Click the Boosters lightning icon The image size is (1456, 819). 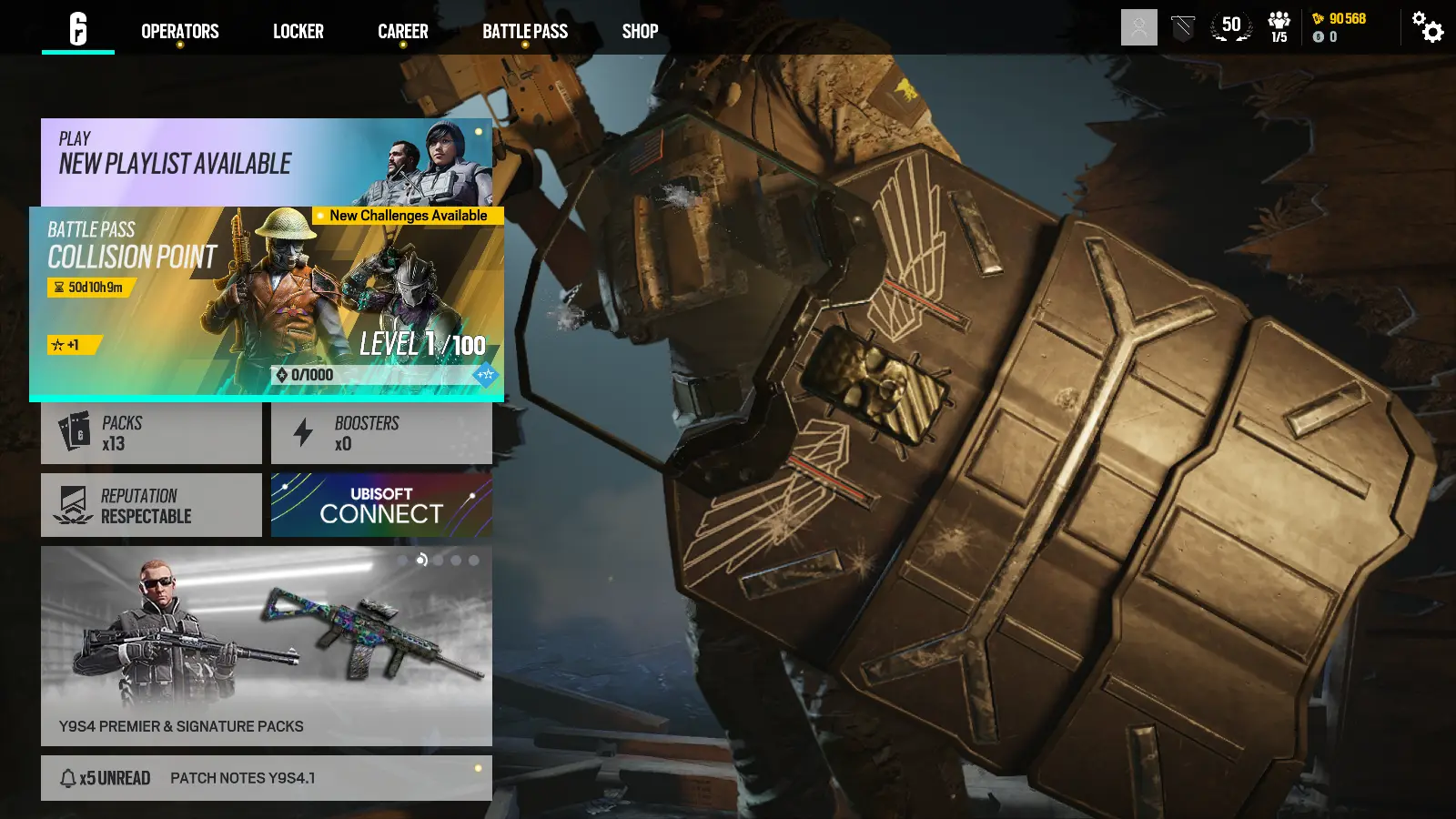pos(303,431)
